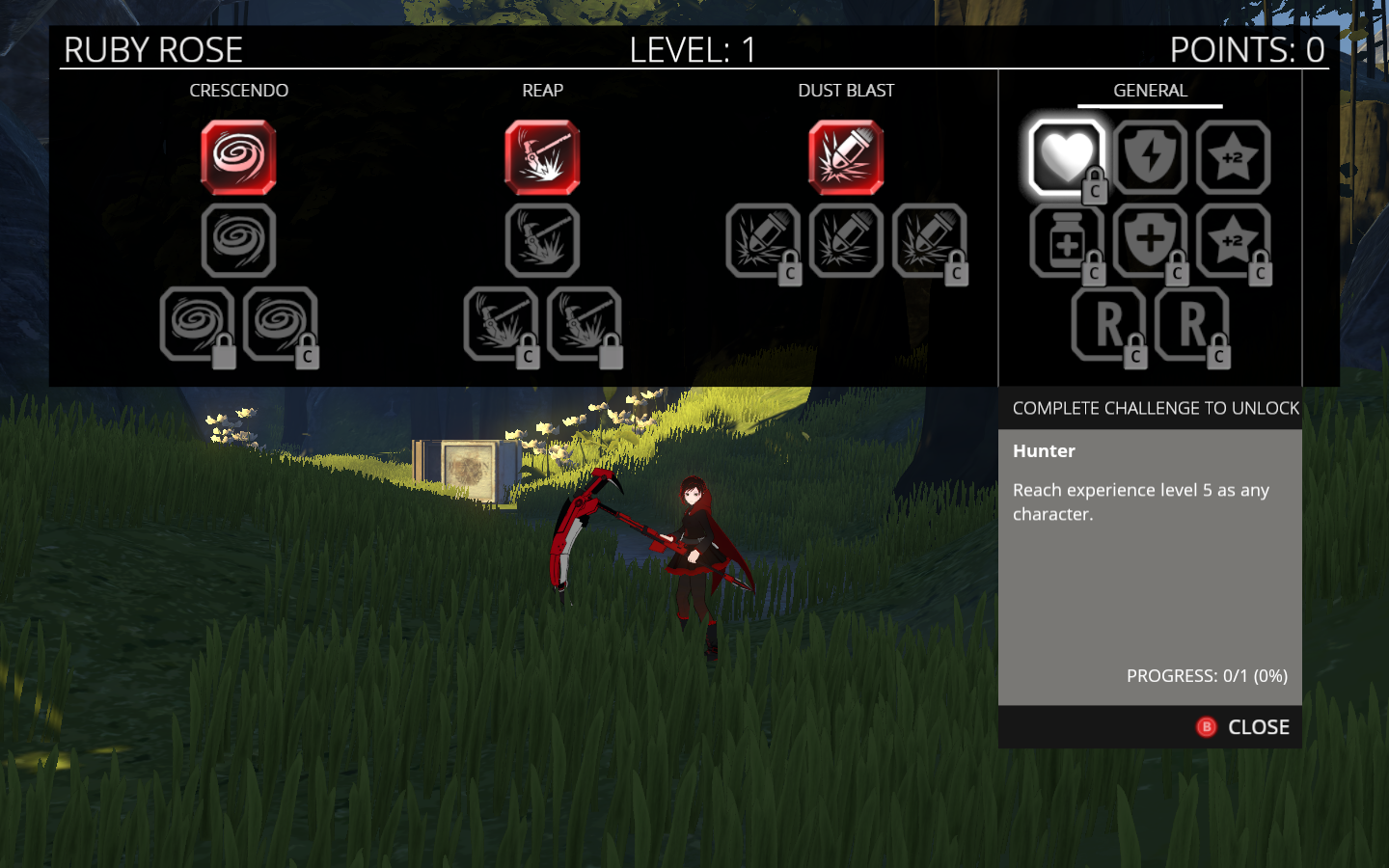Pick the locked medicine bottle skill
Screen dimensions: 1389x868
[x=1066, y=241]
